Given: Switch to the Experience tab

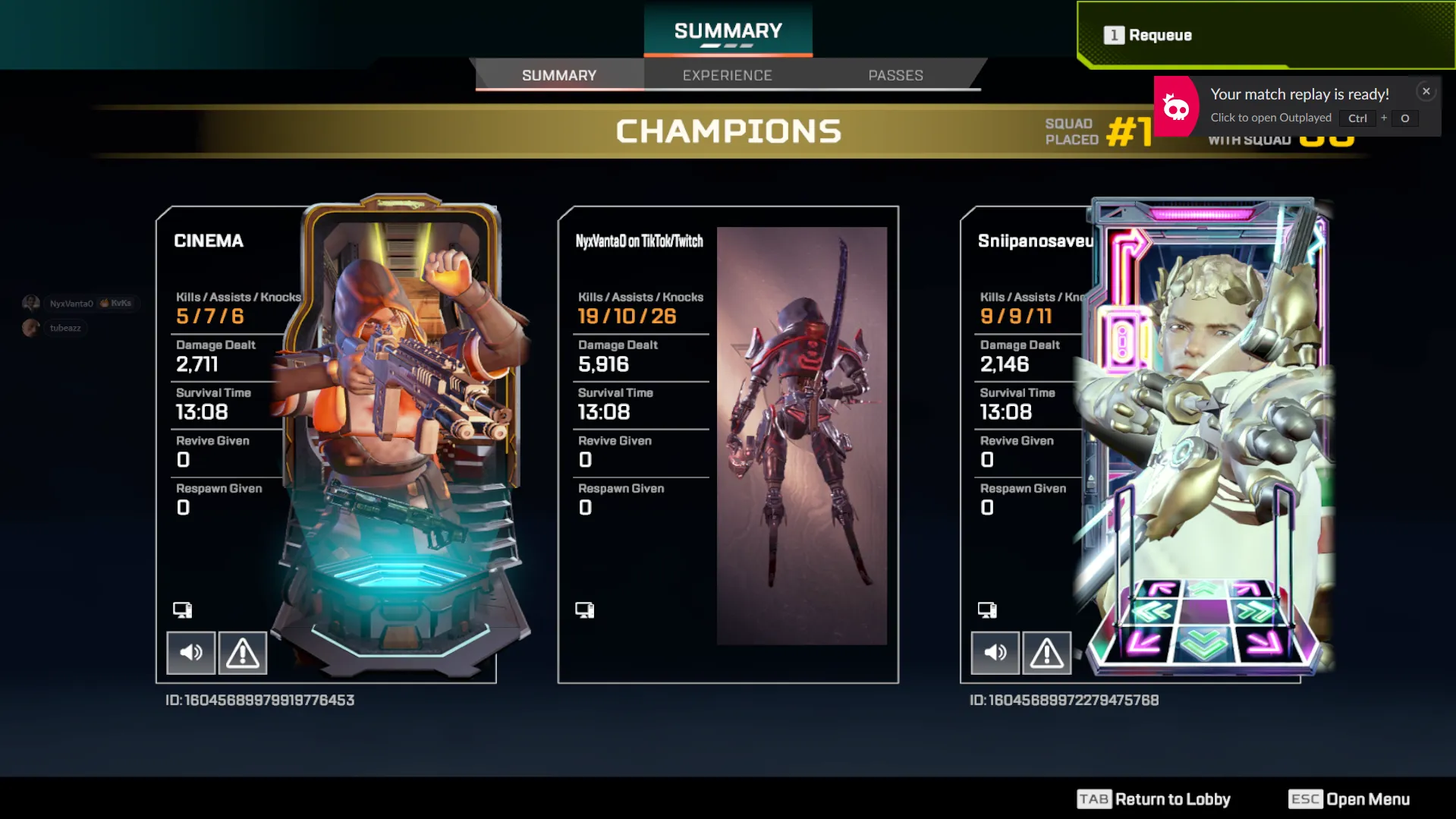Looking at the screenshot, I should coord(727,75).
